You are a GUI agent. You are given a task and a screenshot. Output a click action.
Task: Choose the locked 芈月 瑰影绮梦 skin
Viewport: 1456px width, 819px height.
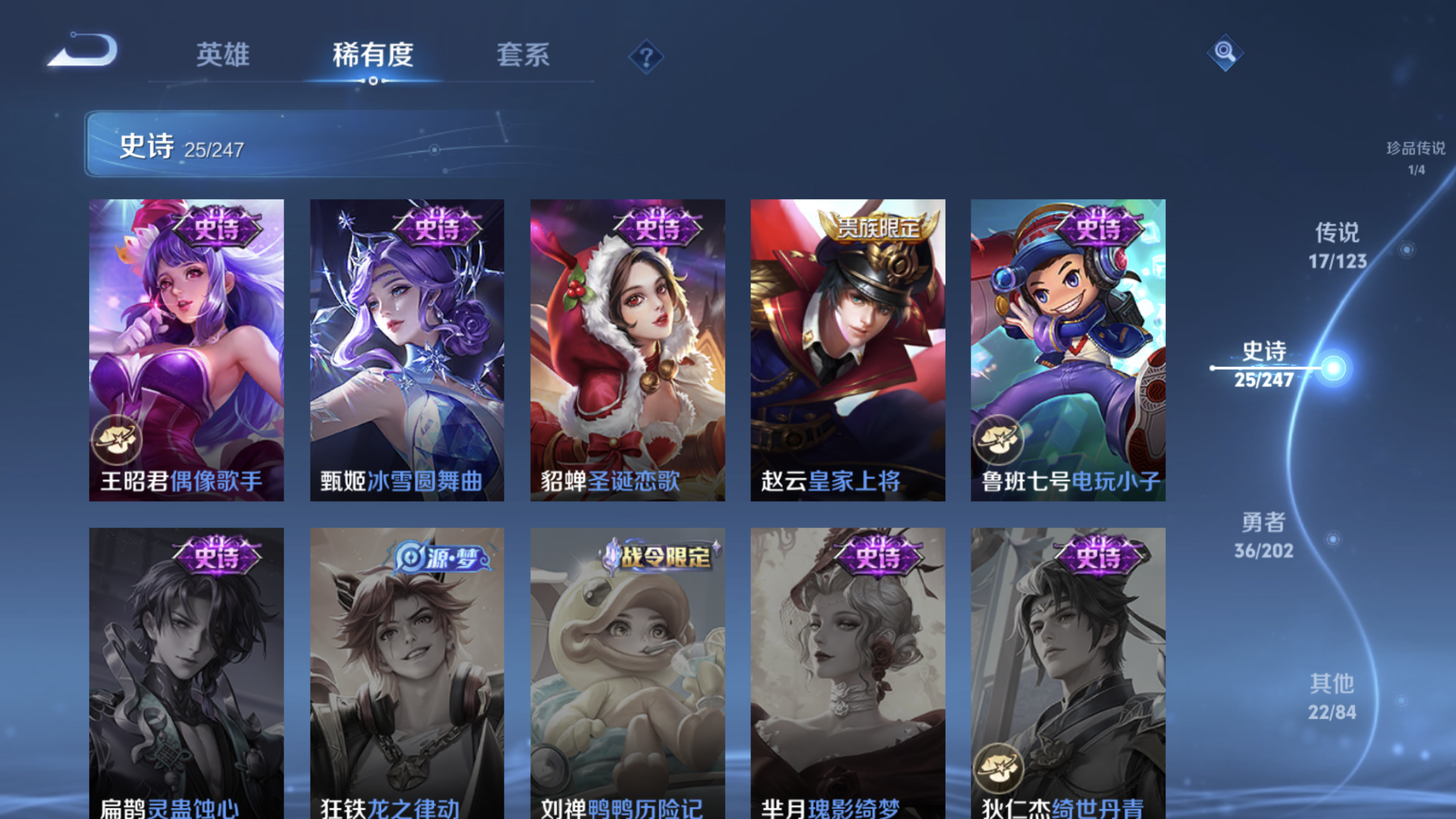(x=847, y=673)
